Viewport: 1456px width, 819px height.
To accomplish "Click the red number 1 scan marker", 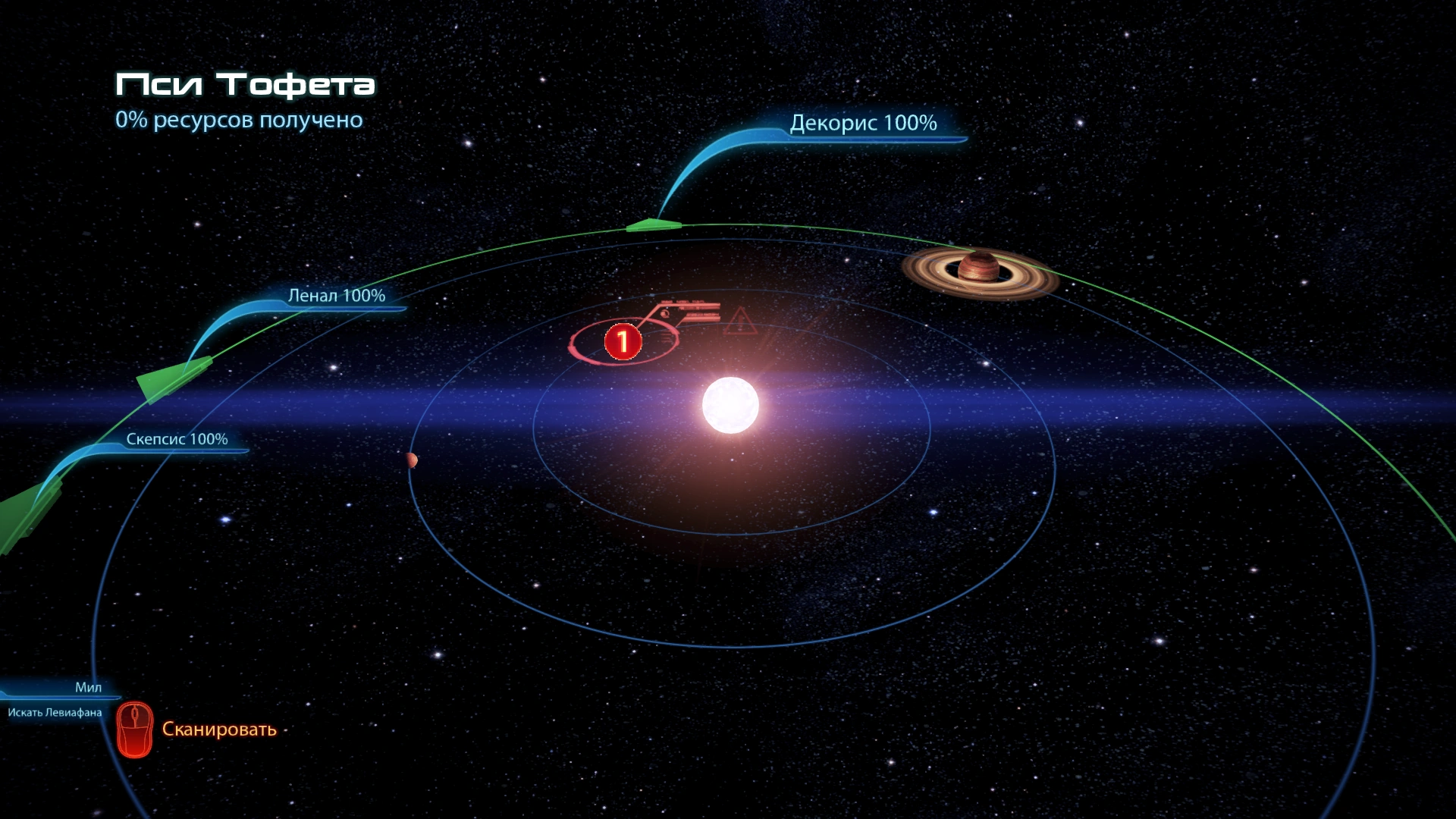I will pyautogui.click(x=623, y=342).
